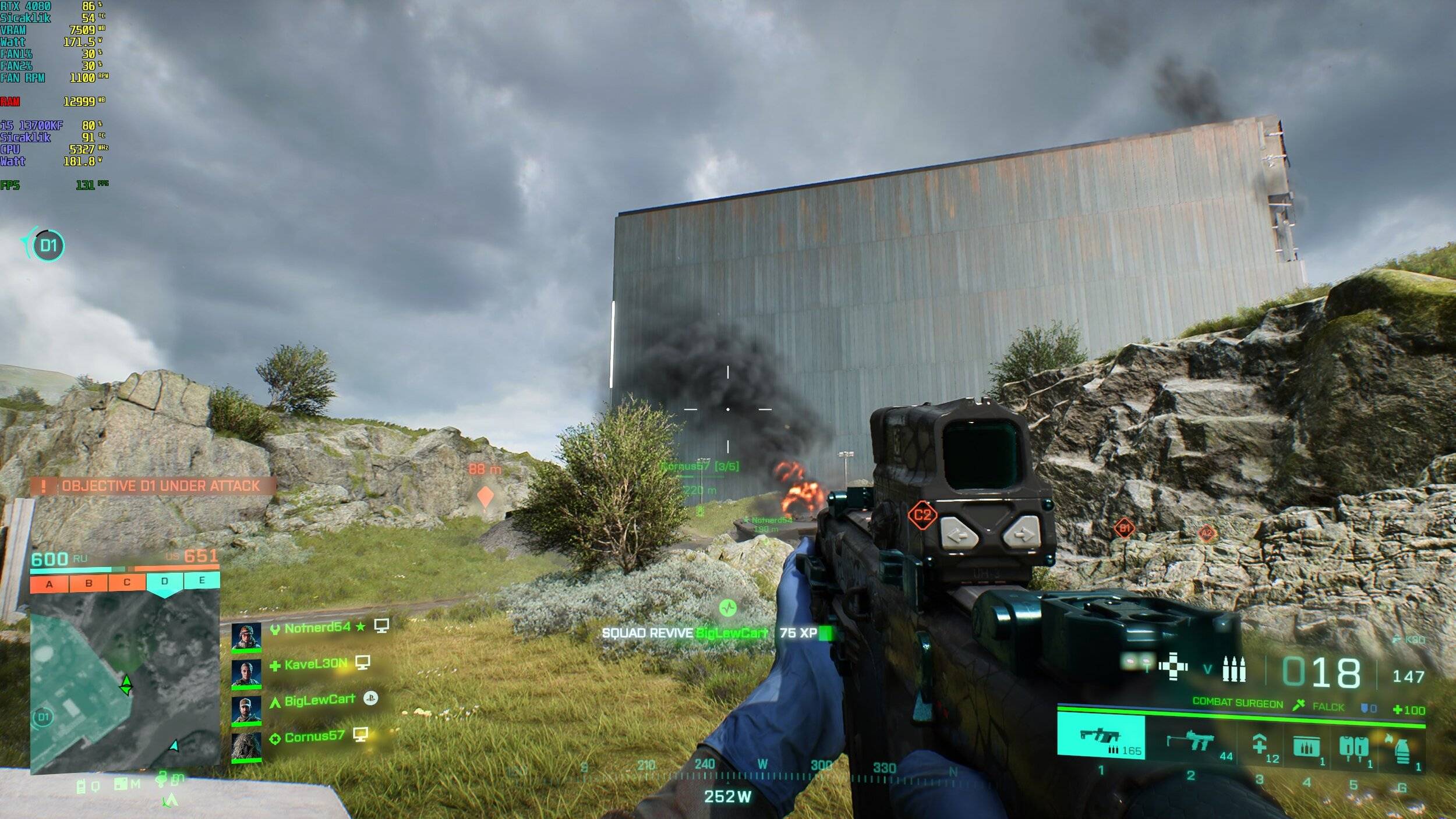Select the medical syringe gadget slot
The image size is (1456, 819).
click(x=1260, y=744)
